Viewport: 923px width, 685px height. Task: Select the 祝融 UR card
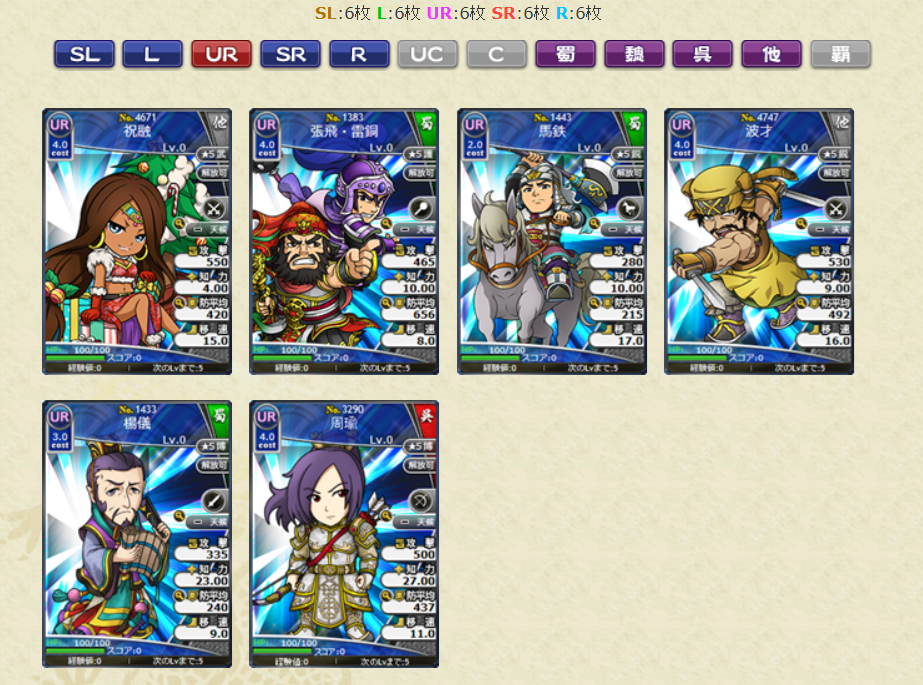[137, 241]
